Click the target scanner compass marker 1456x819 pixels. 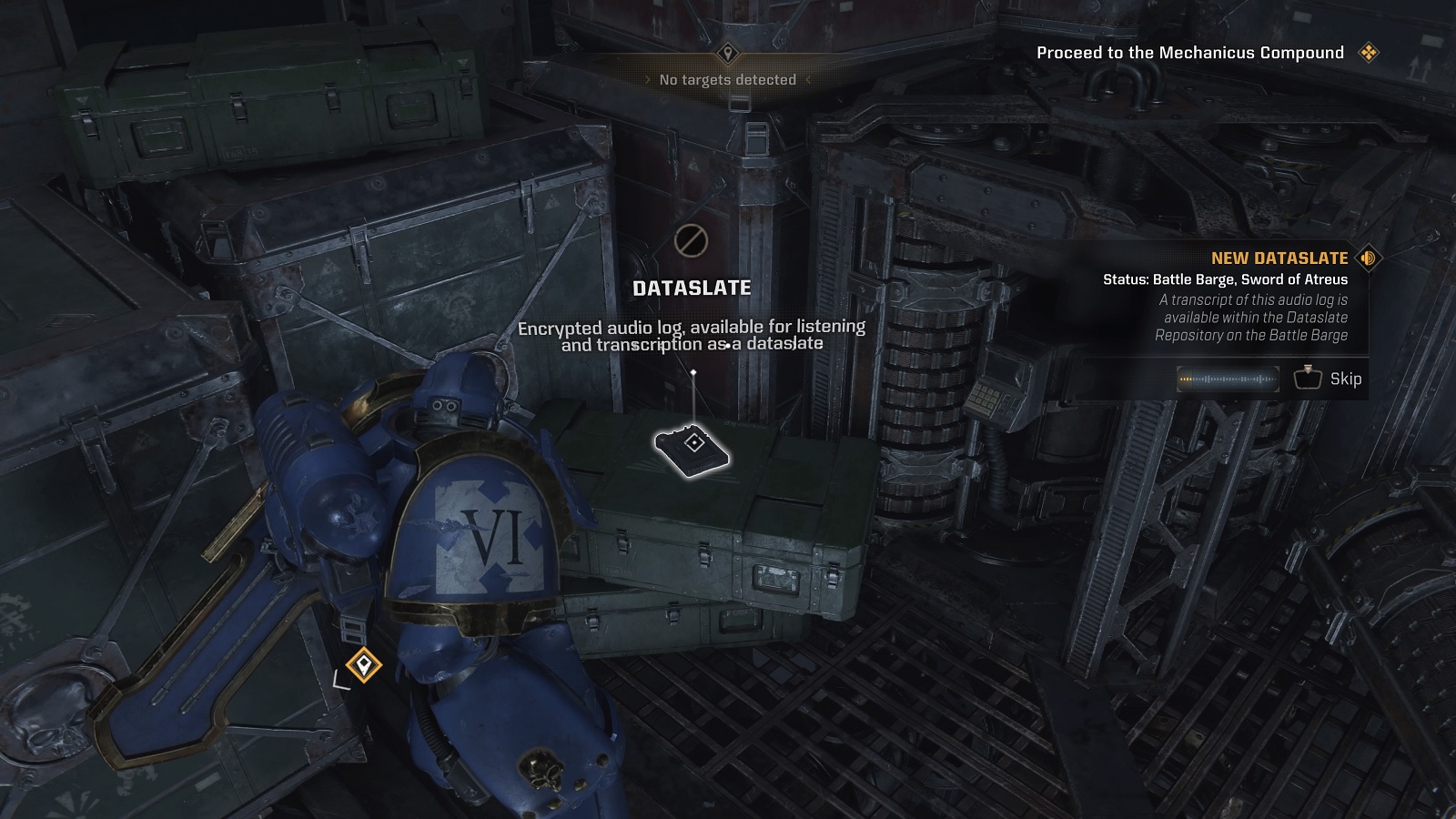point(727,54)
